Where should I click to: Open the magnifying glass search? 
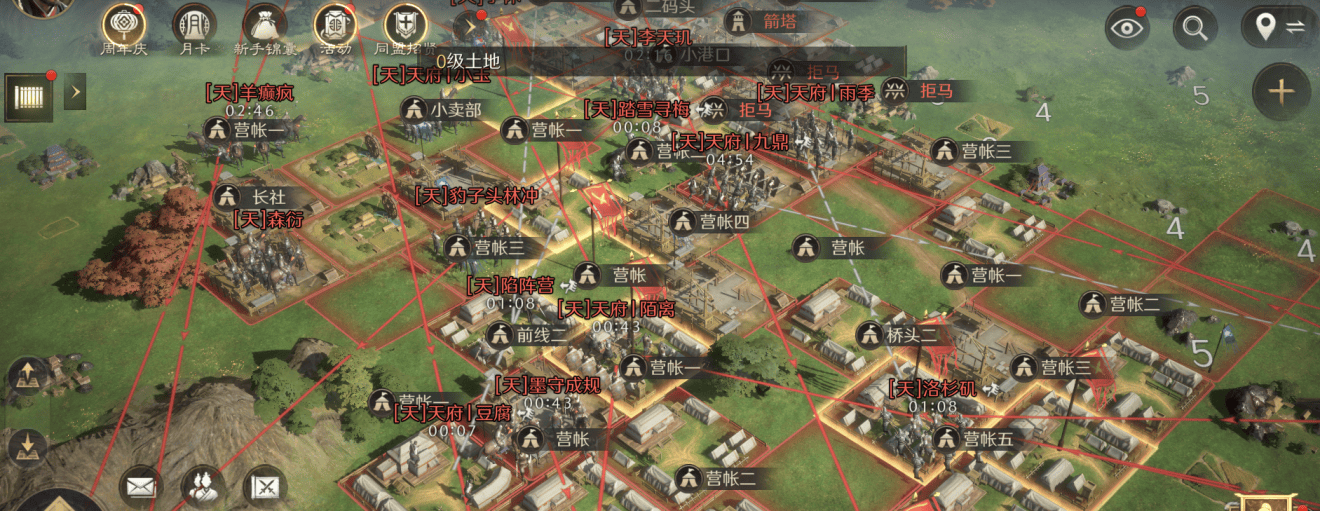click(1194, 27)
